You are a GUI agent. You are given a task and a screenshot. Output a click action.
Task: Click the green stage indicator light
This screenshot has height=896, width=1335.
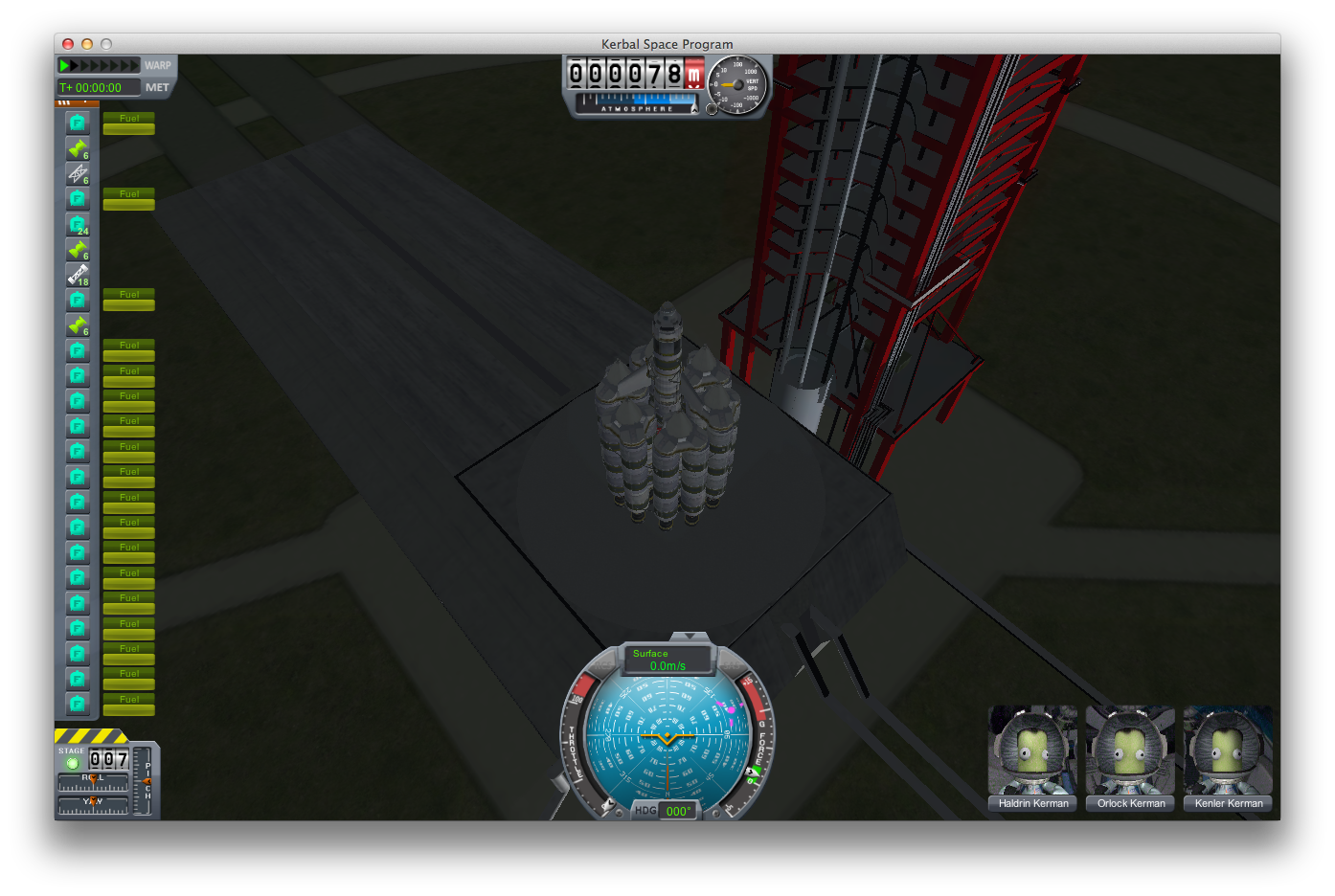(x=72, y=763)
